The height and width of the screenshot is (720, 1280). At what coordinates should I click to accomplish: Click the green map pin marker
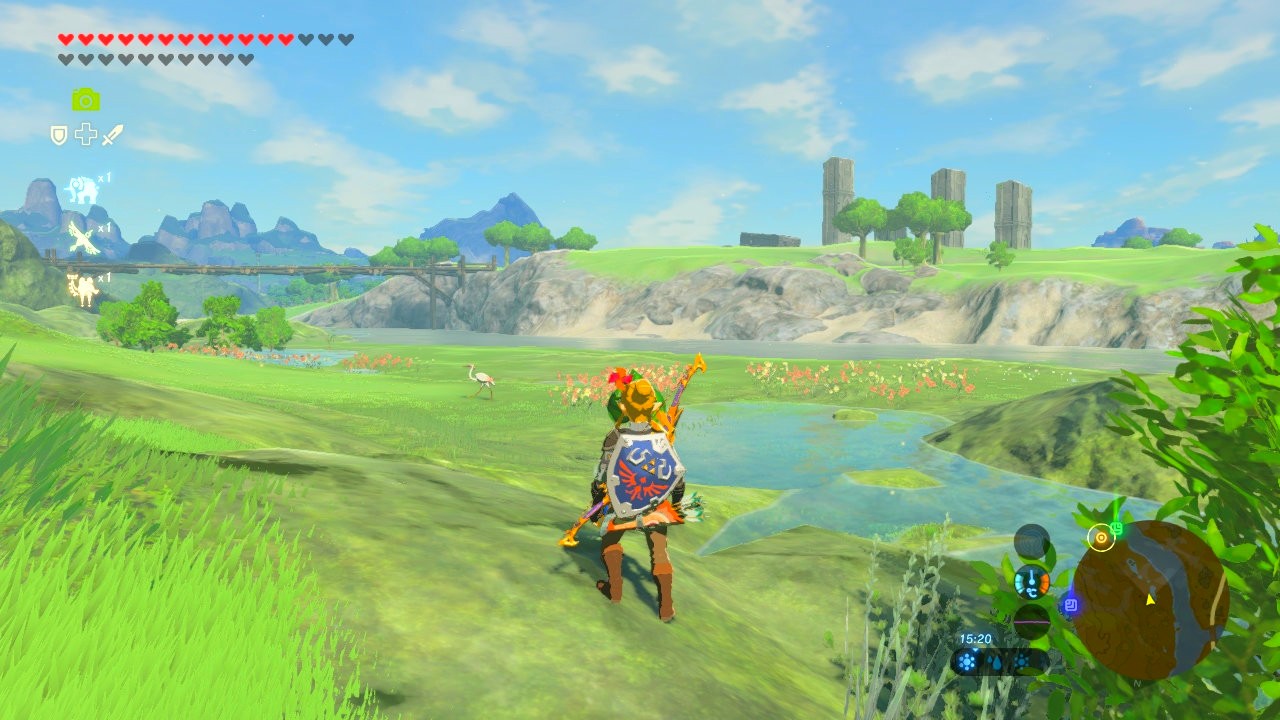pyautogui.click(x=1117, y=527)
